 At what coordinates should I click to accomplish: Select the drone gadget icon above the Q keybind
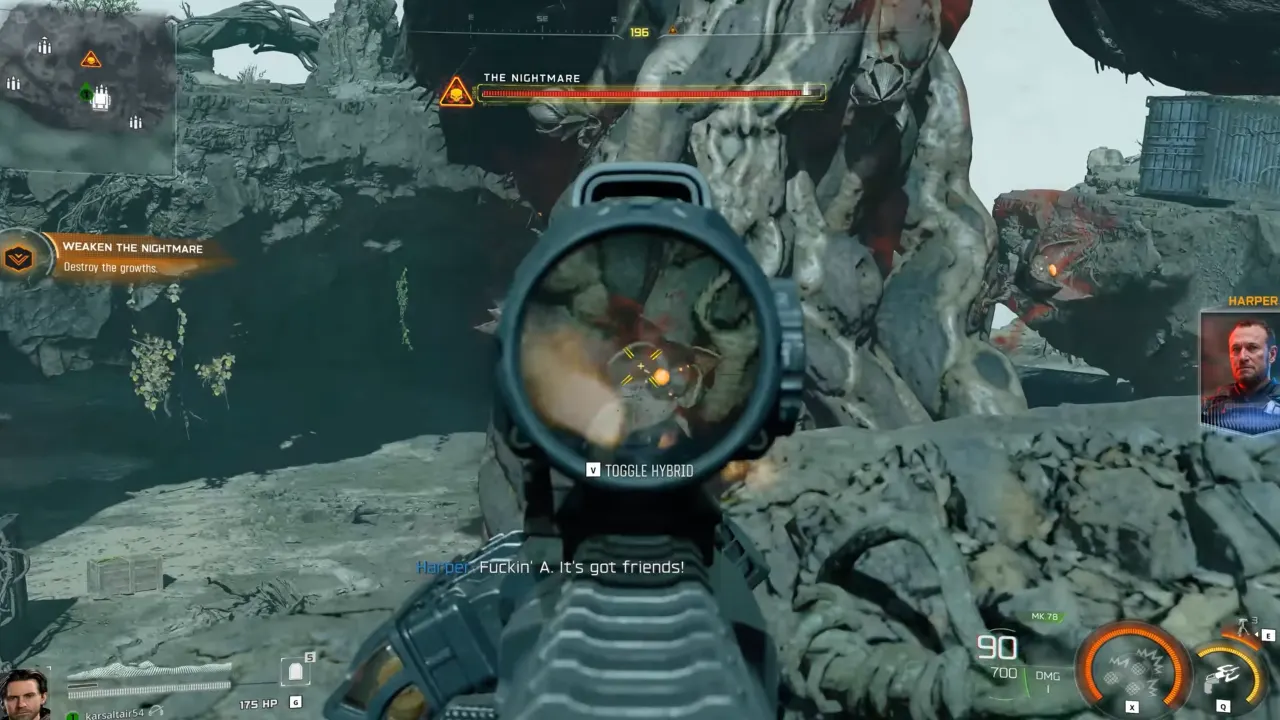1223,675
